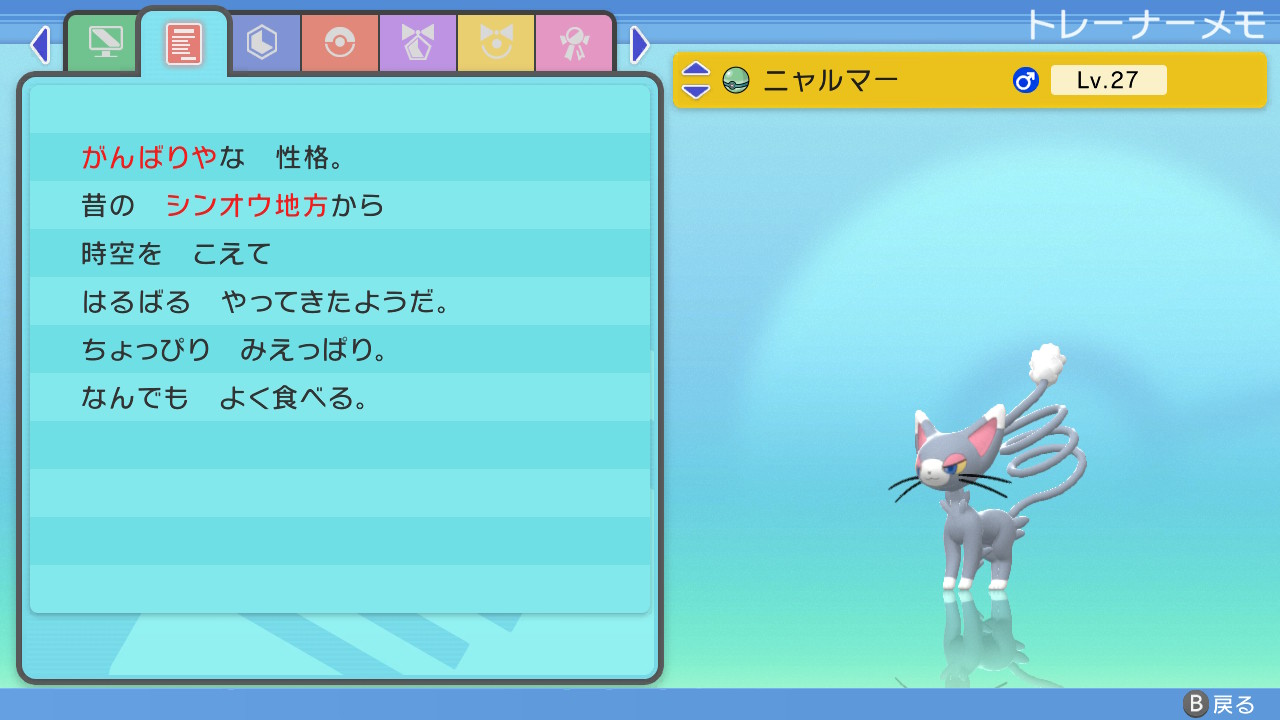The width and height of the screenshot is (1280, 720).
Task: Click the left page navigation arrow
Action: pos(40,44)
